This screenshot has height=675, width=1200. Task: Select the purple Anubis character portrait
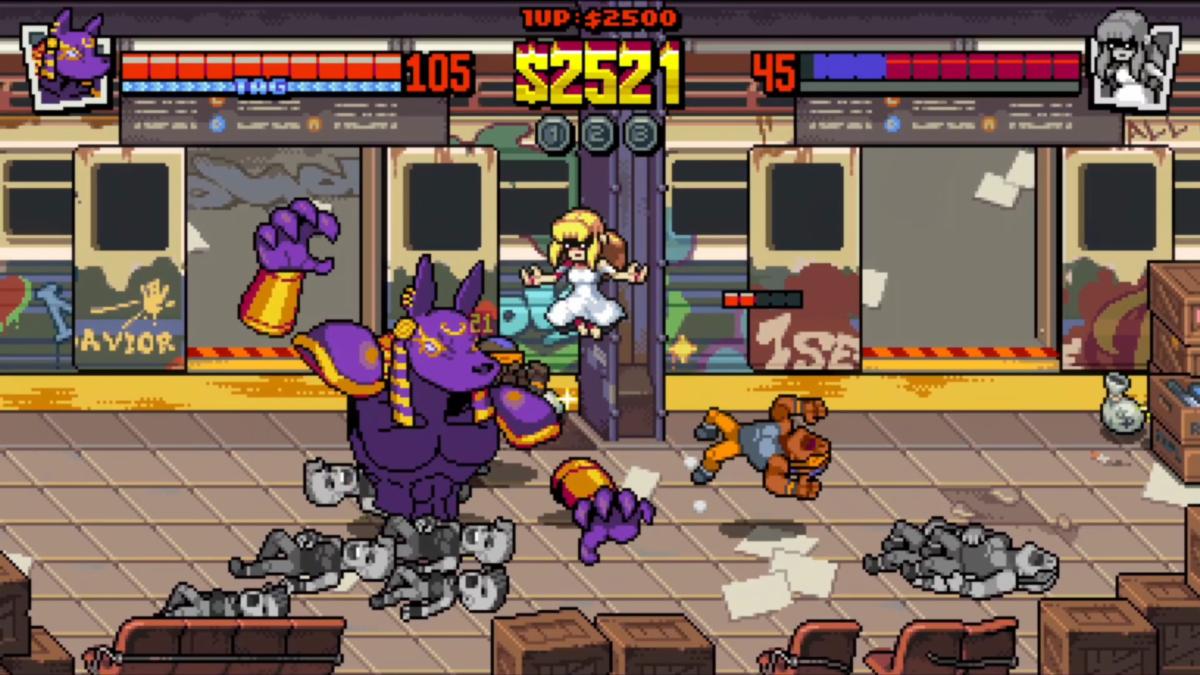pyautogui.click(x=68, y=60)
